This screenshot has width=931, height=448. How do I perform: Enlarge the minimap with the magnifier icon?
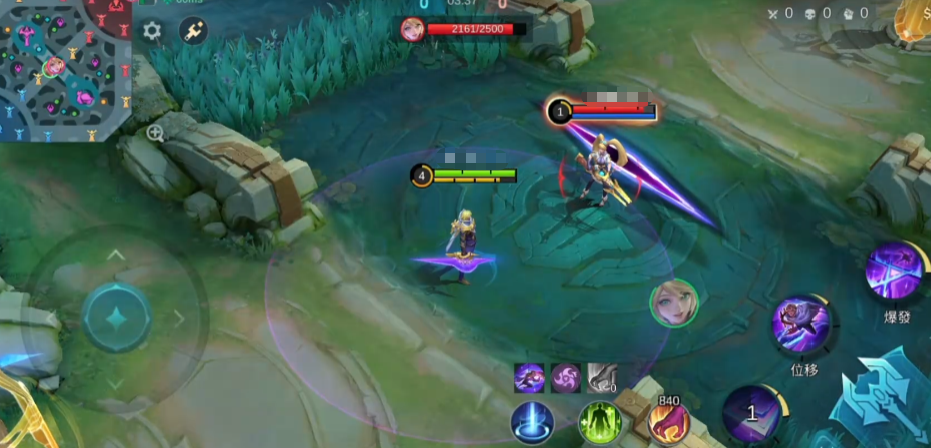[x=155, y=133]
